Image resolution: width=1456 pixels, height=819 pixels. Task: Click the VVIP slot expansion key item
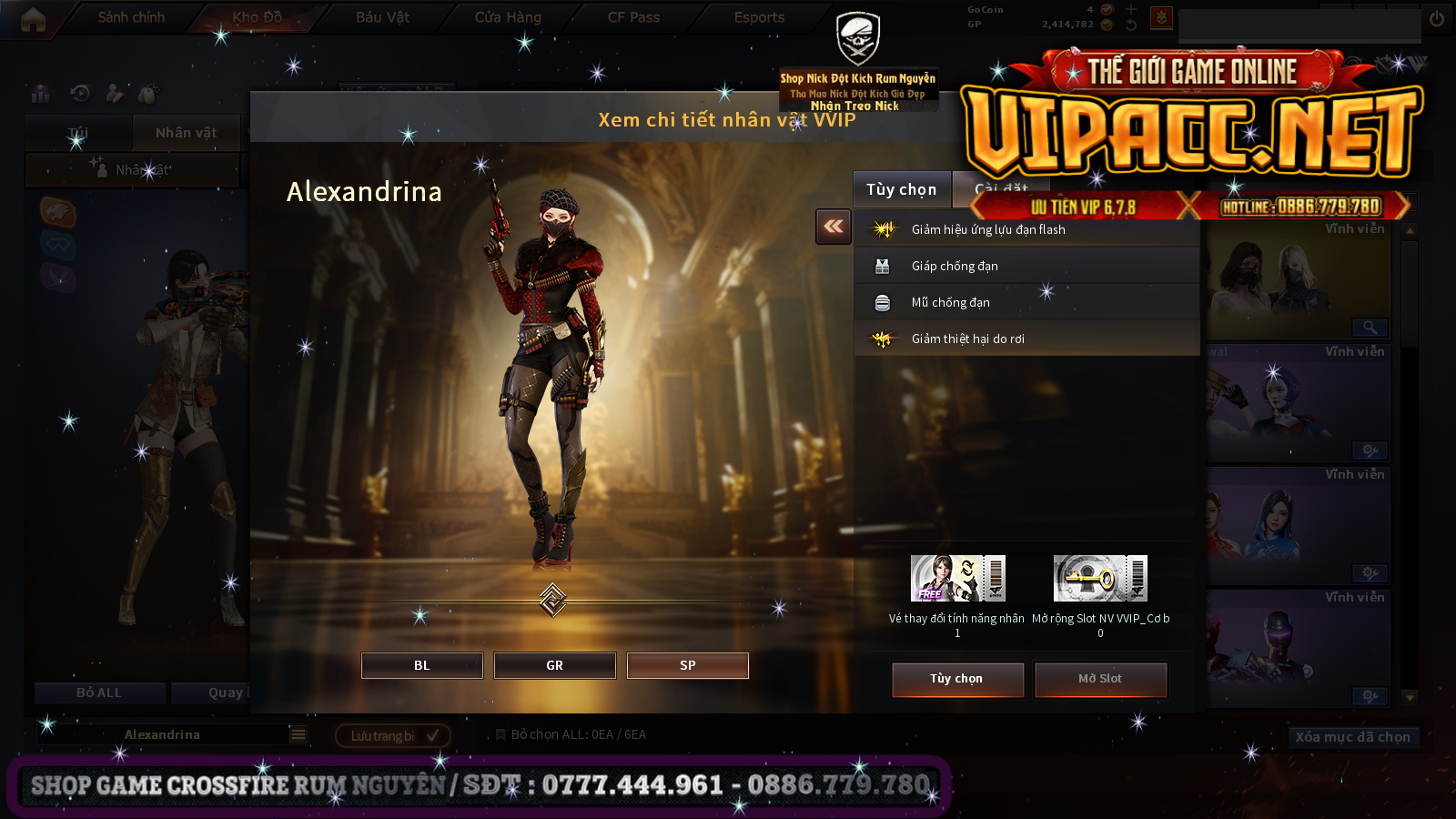tap(1100, 579)
